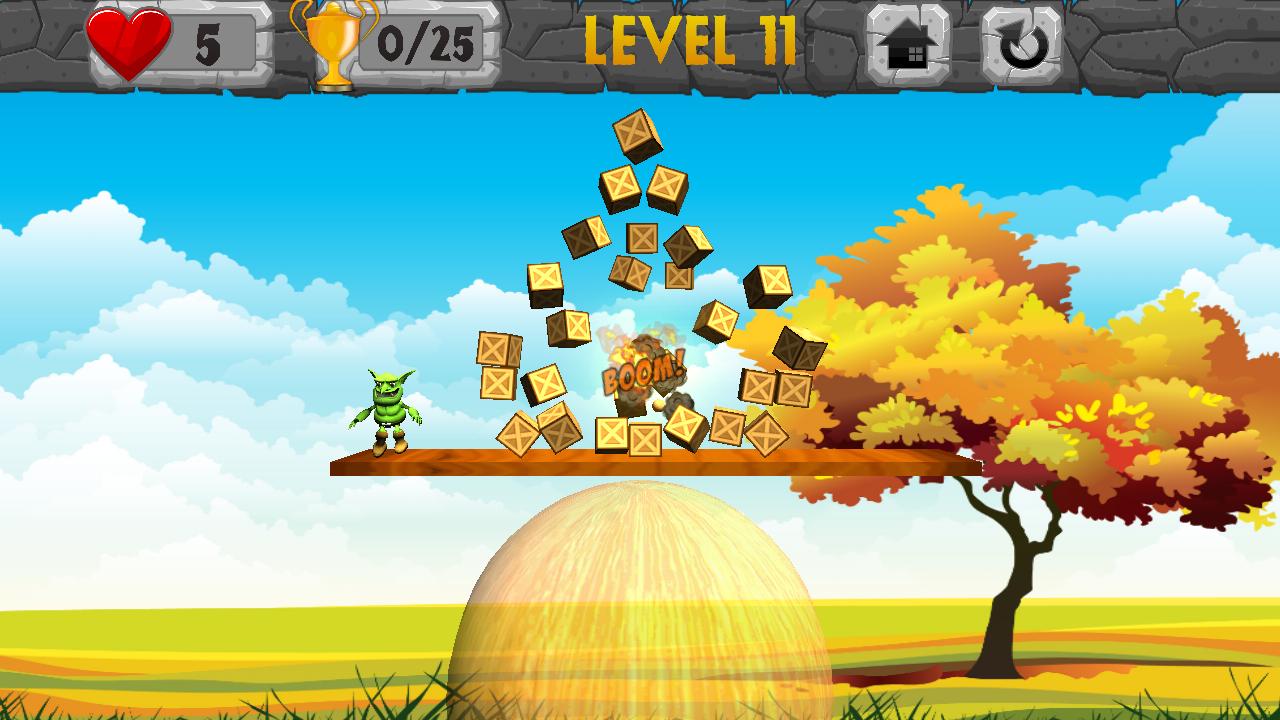Go to the home menu
Screen dimensions: 1280x720
pyautogui.click(x=907, y=44)
